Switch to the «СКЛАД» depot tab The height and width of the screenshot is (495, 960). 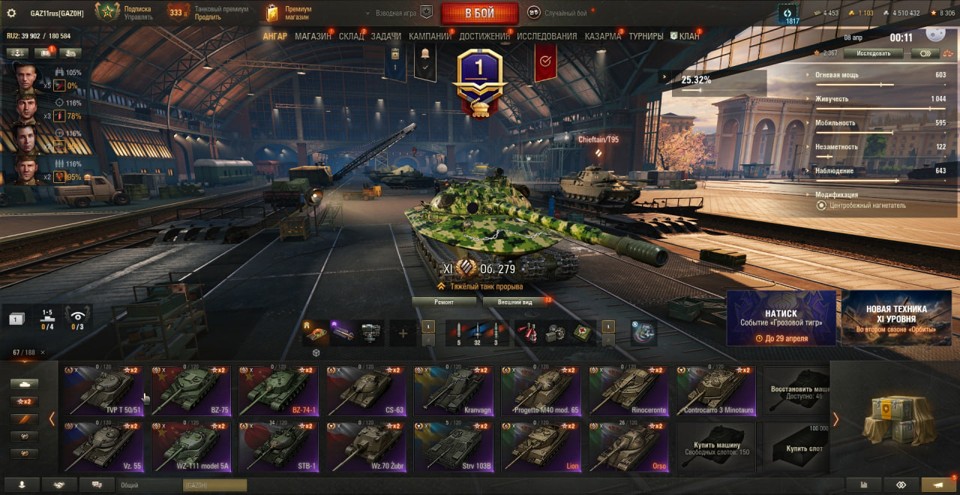pos(351,36)
